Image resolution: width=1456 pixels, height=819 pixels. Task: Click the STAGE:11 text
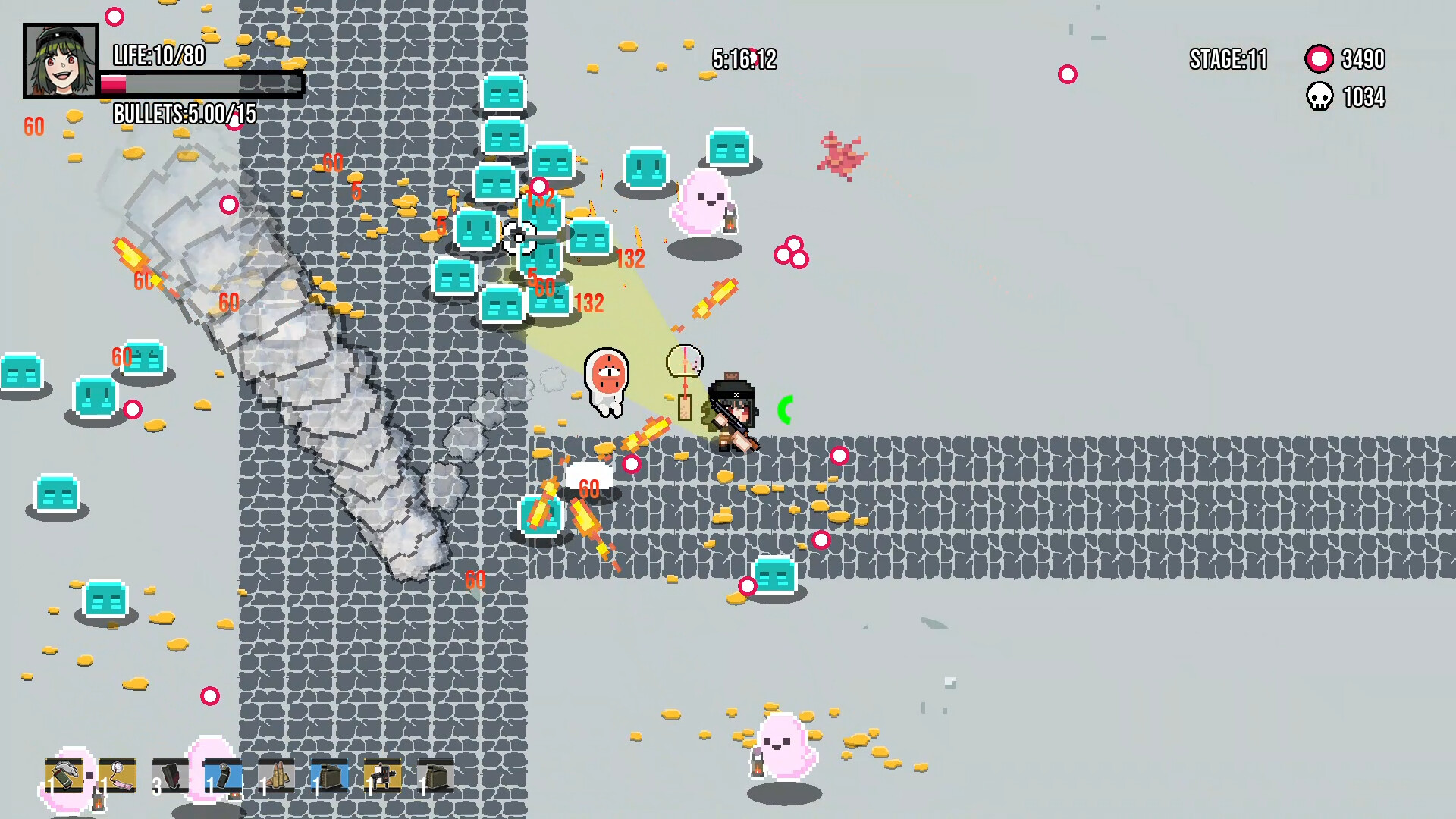1227,61
